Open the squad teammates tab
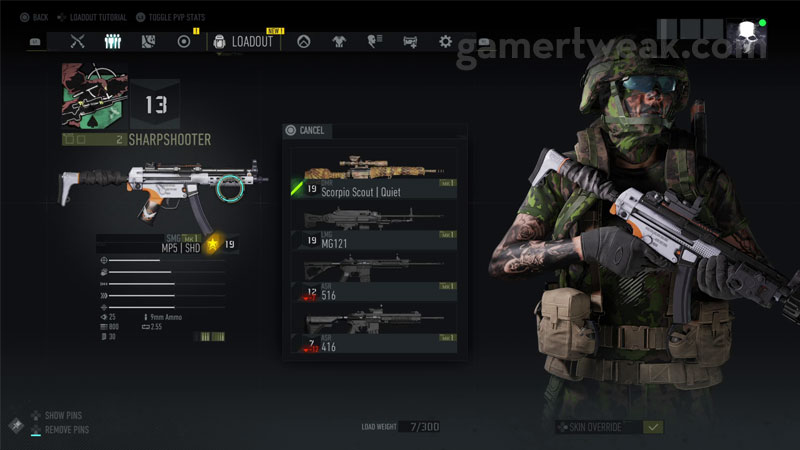 [x=113, y=41]
